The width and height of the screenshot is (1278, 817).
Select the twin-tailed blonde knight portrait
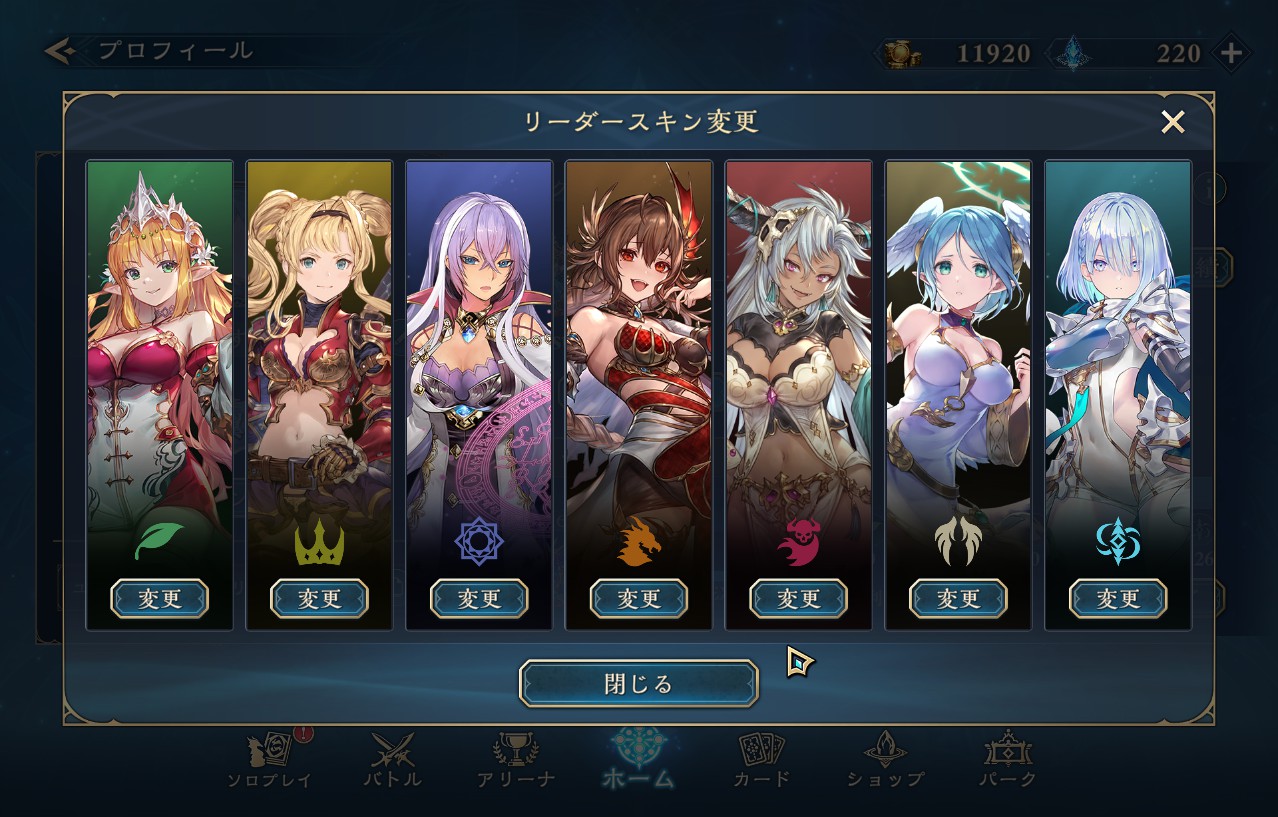pyautogui.click(x=319, y=350)
